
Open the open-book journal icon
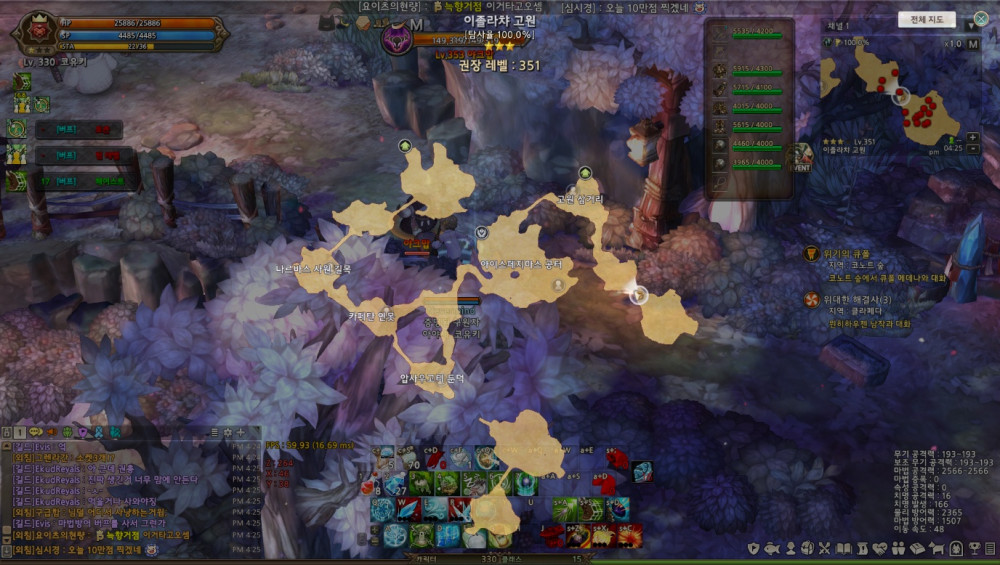(x=845, y=548)
